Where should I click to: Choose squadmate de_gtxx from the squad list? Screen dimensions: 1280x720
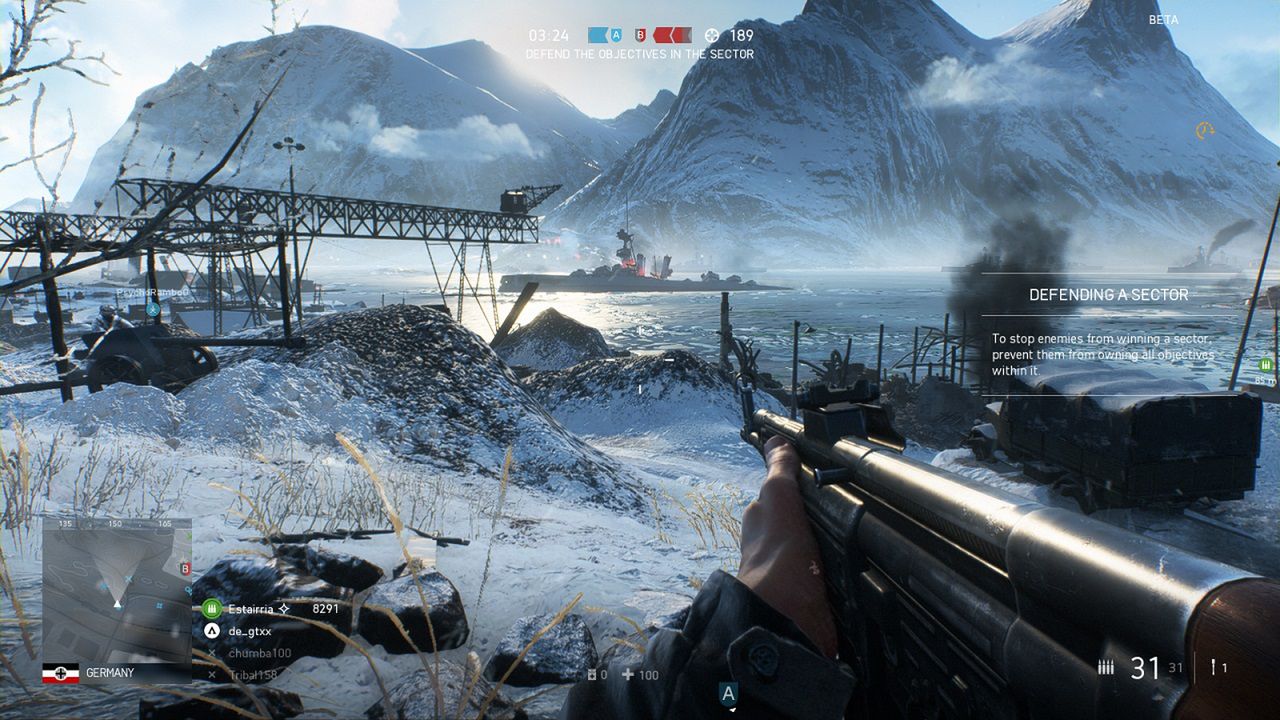pyautogui.click(x=250, y=631)
